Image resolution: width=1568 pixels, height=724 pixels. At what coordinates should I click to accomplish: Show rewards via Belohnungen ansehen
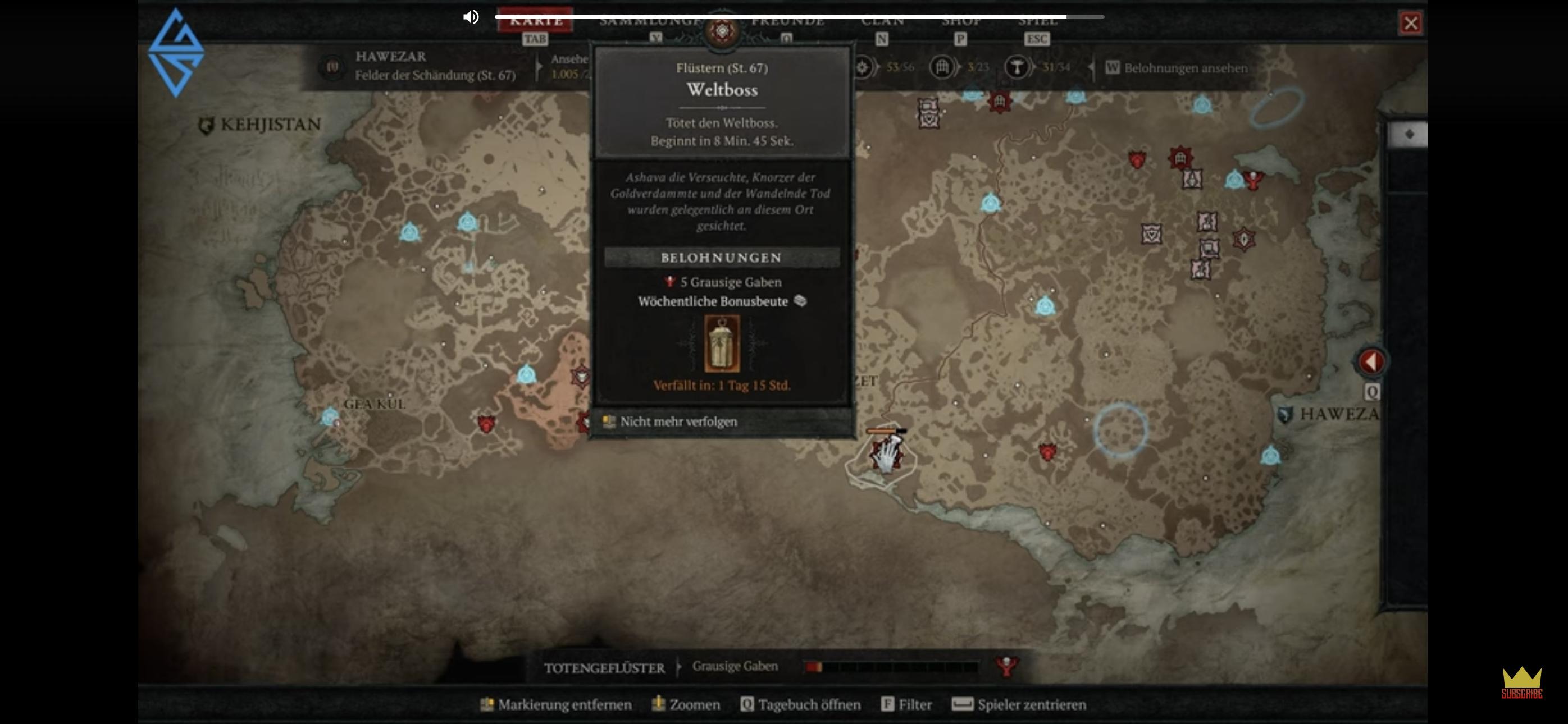click(1184, 68)
